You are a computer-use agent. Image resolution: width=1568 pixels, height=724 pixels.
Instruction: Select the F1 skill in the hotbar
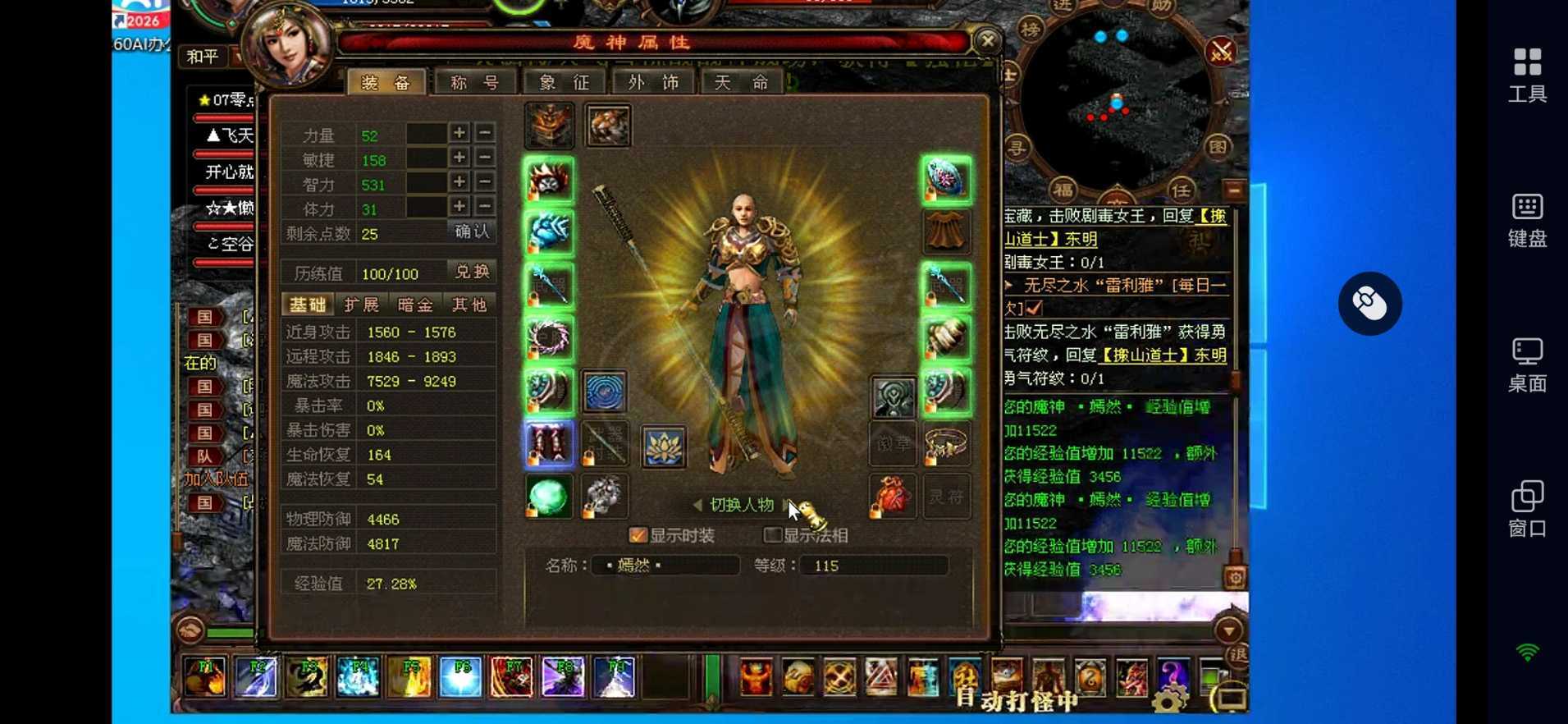(x=204, y=676)
